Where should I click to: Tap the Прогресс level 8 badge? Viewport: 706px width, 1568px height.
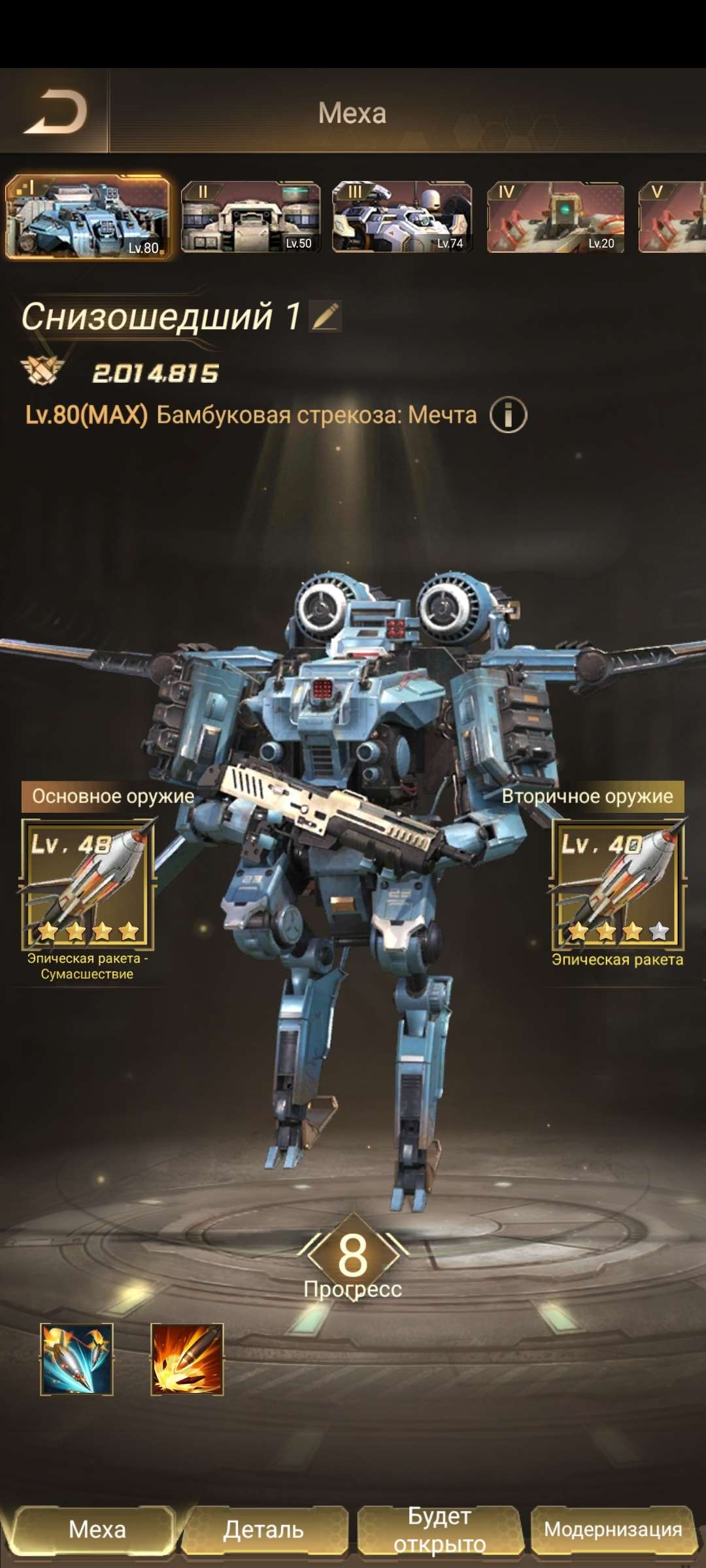click(x=353, y=1256)
